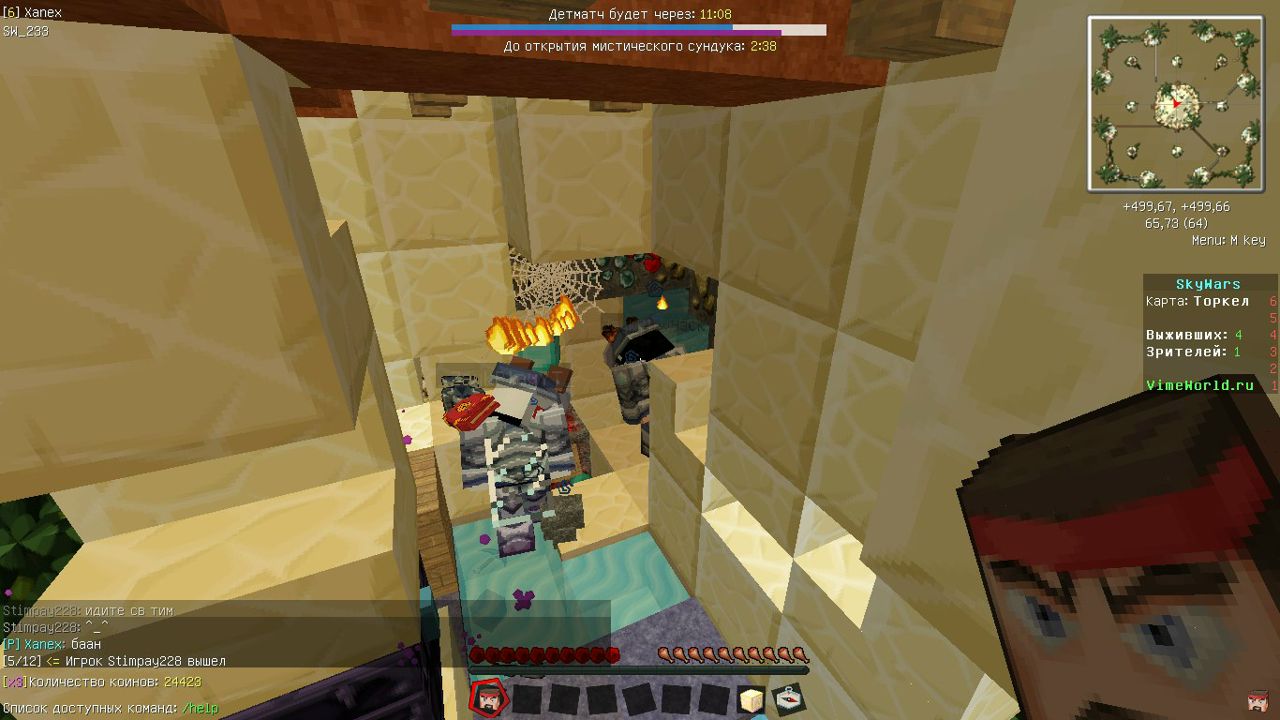
Task: Select the compass in the hotbar
Action: click(789, 699)
